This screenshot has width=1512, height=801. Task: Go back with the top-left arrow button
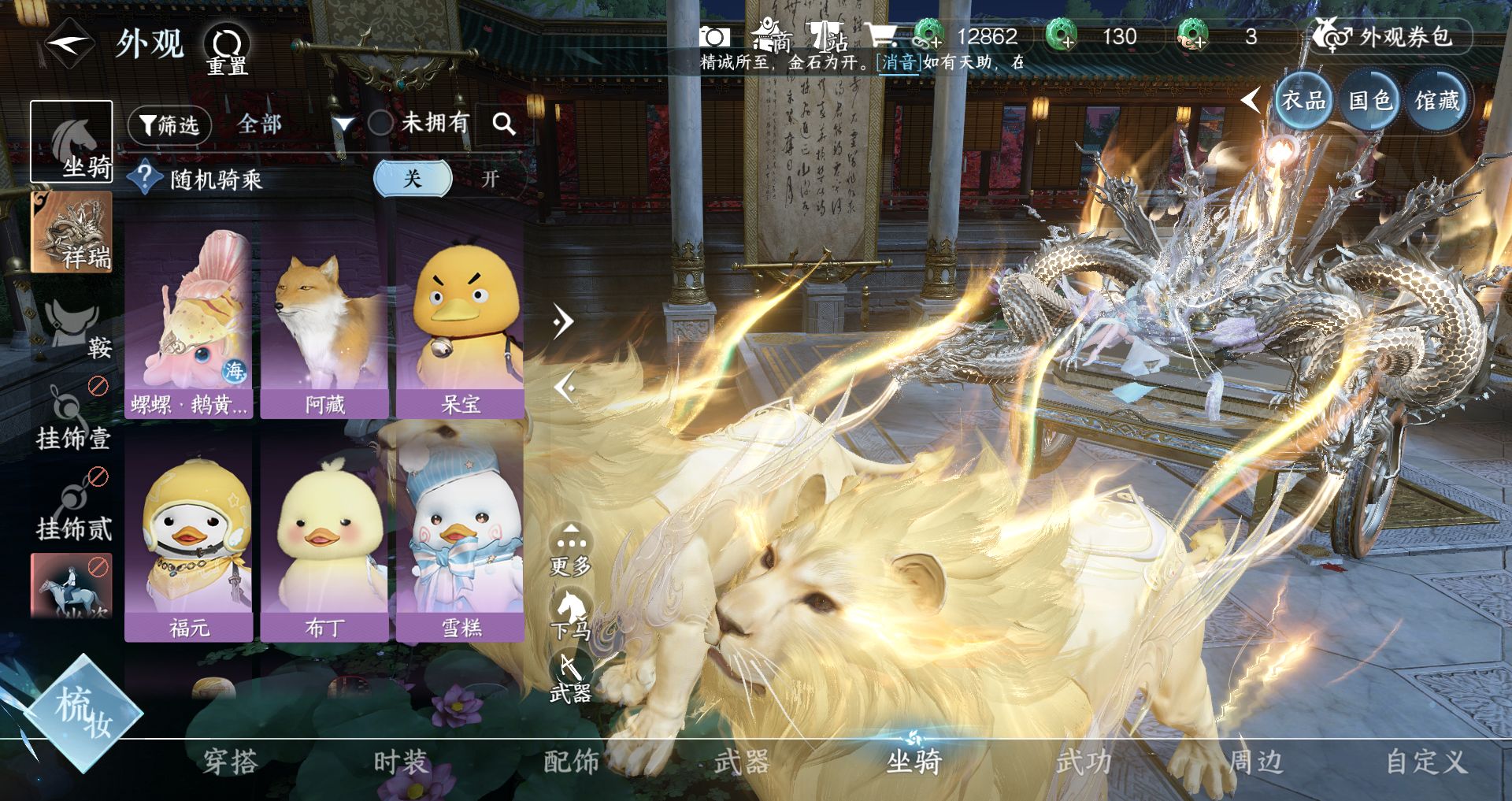(x=69, y=43)
